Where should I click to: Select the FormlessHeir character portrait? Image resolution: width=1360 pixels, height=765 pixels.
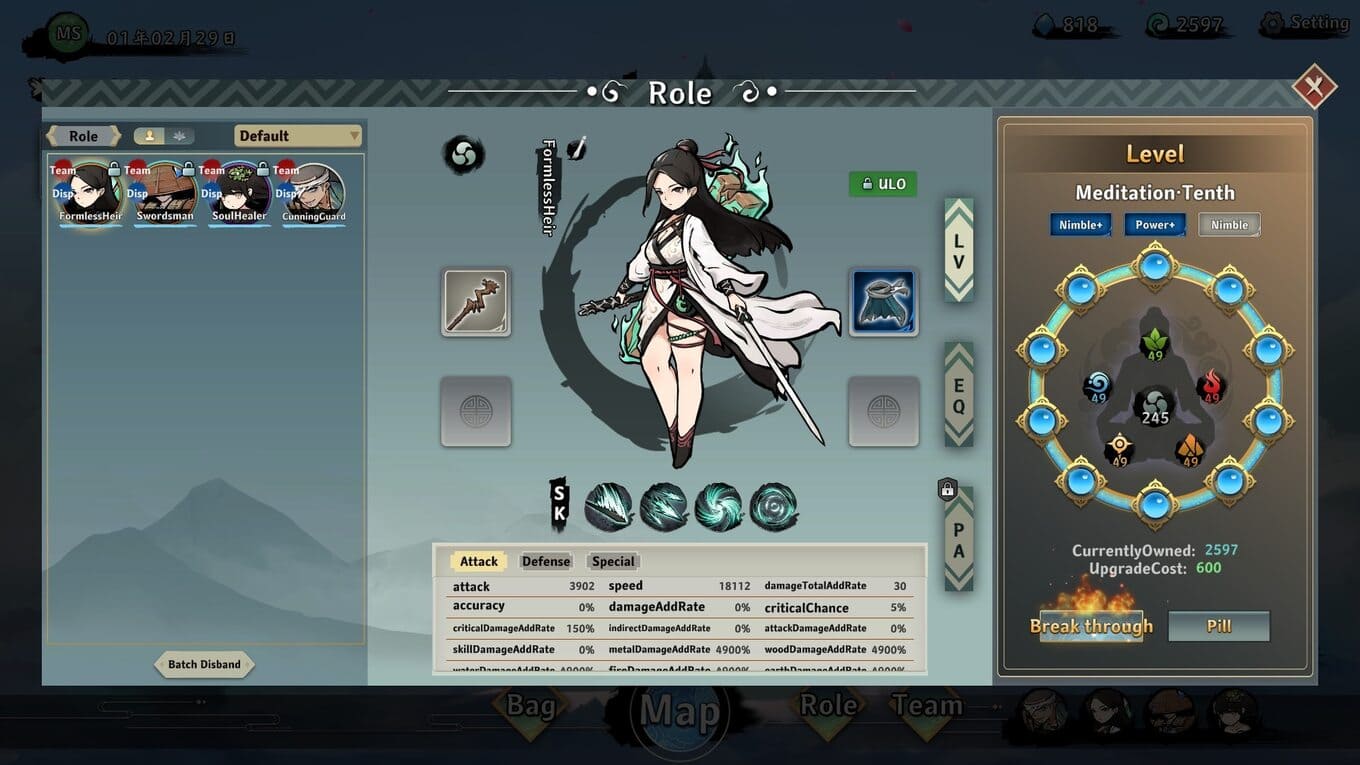click(90, 194)
